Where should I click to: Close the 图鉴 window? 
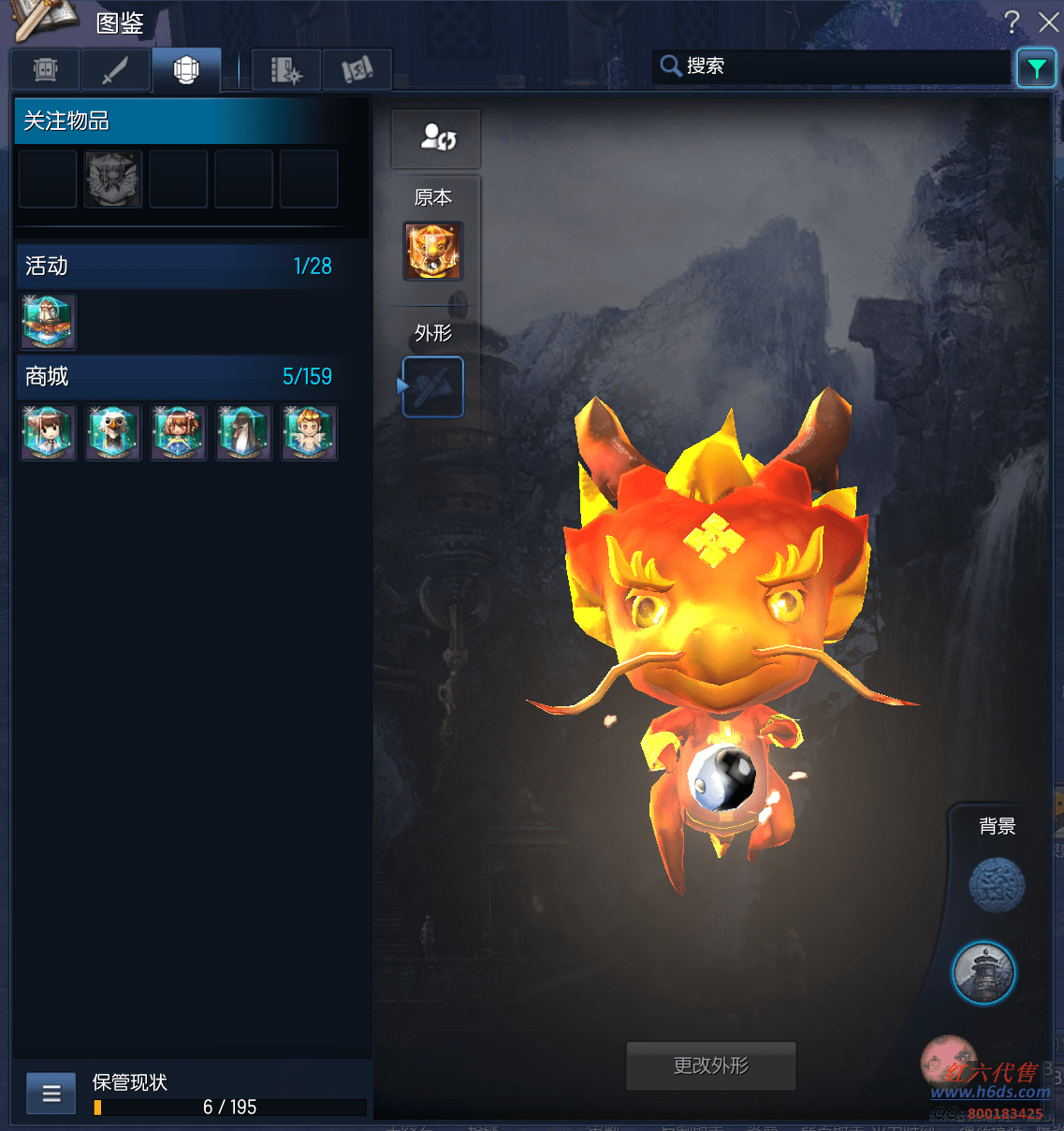1048,22
